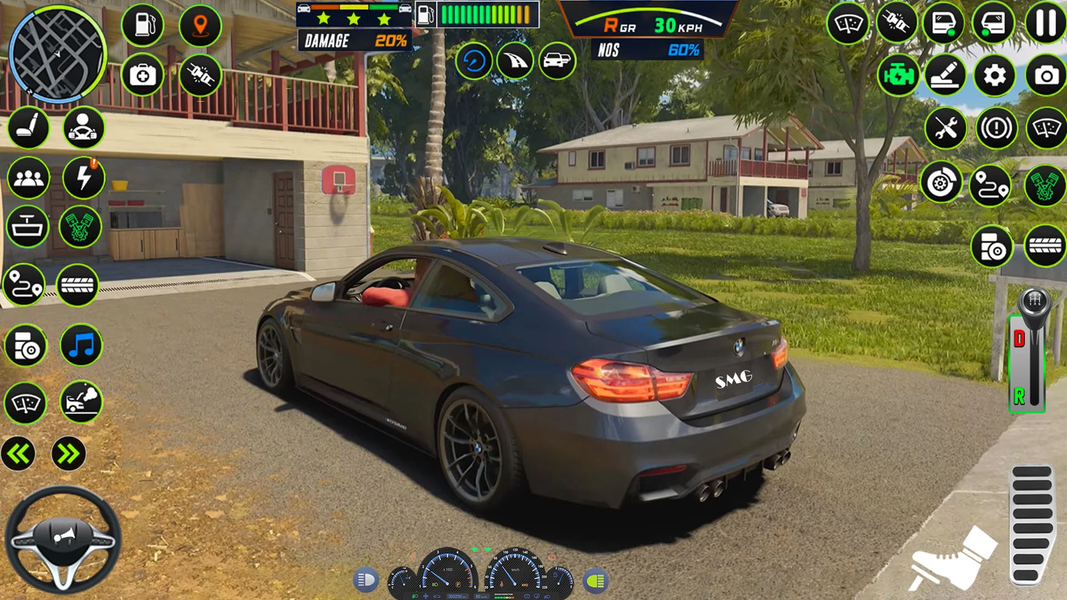Toggle the green check-engine button

coord(897,76)
